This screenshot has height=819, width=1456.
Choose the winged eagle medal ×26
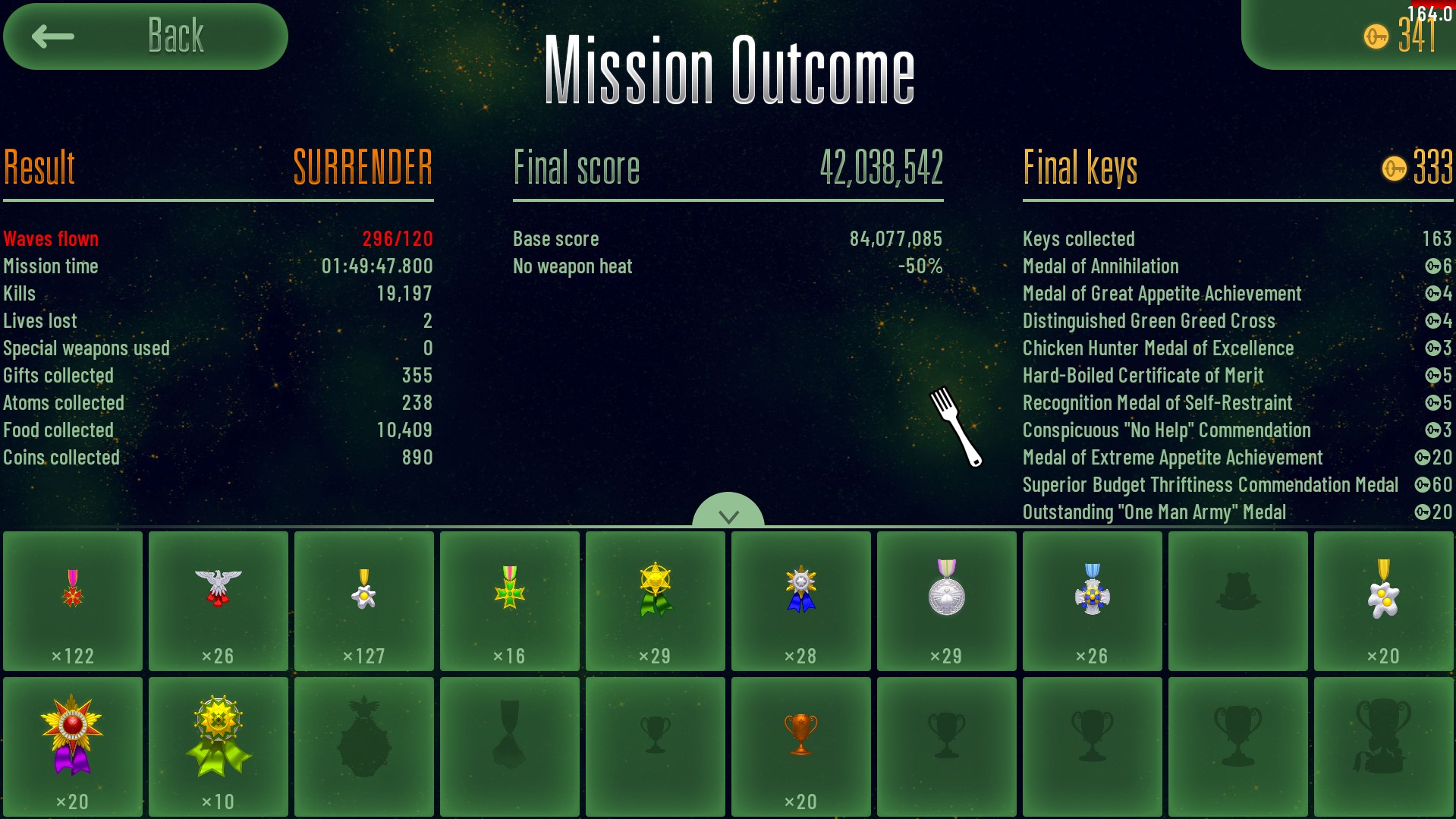pyautogui.click(x=219, y=600)
